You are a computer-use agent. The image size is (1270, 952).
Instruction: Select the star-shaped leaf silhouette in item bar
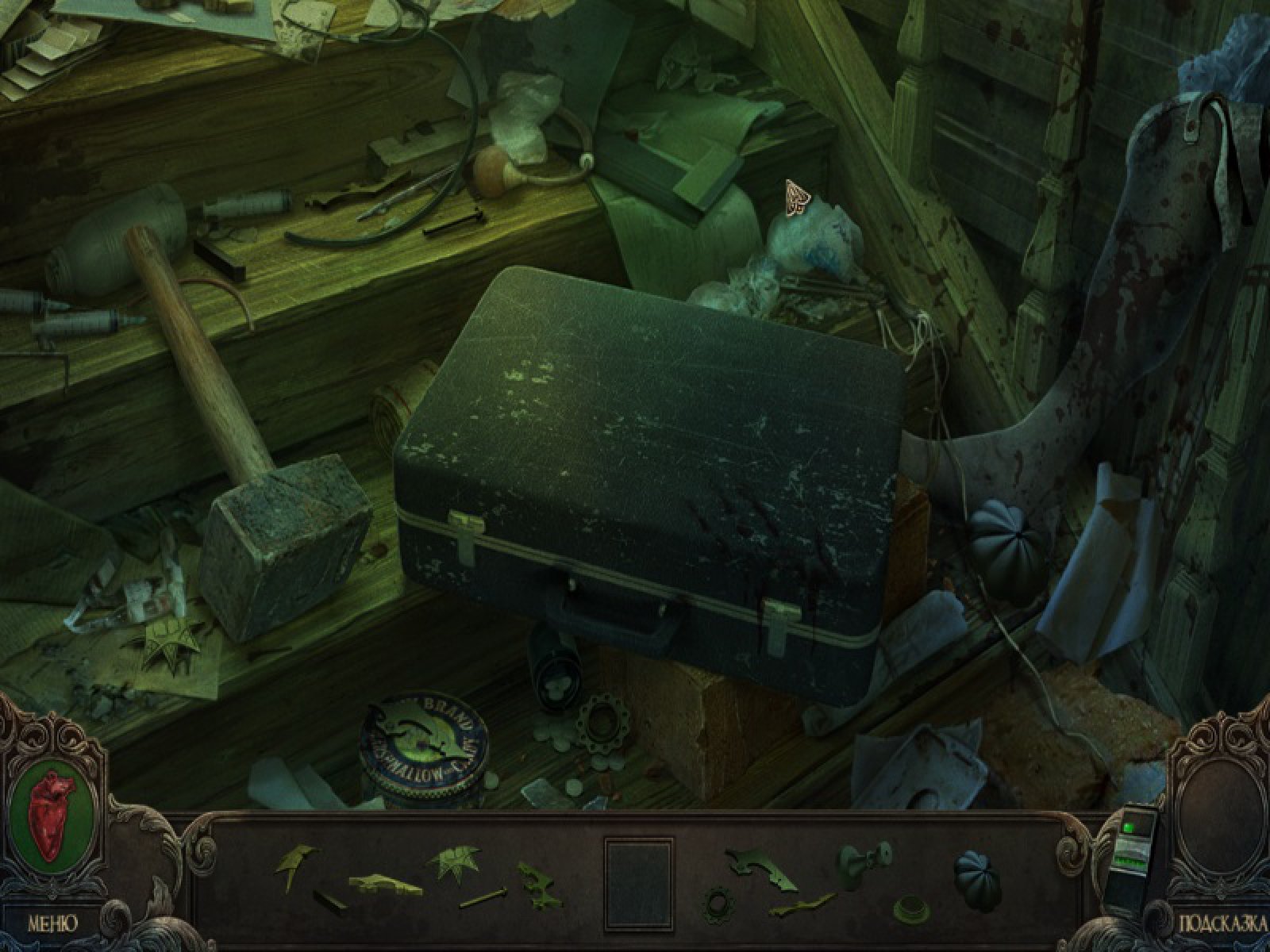[x=454, y=862]
